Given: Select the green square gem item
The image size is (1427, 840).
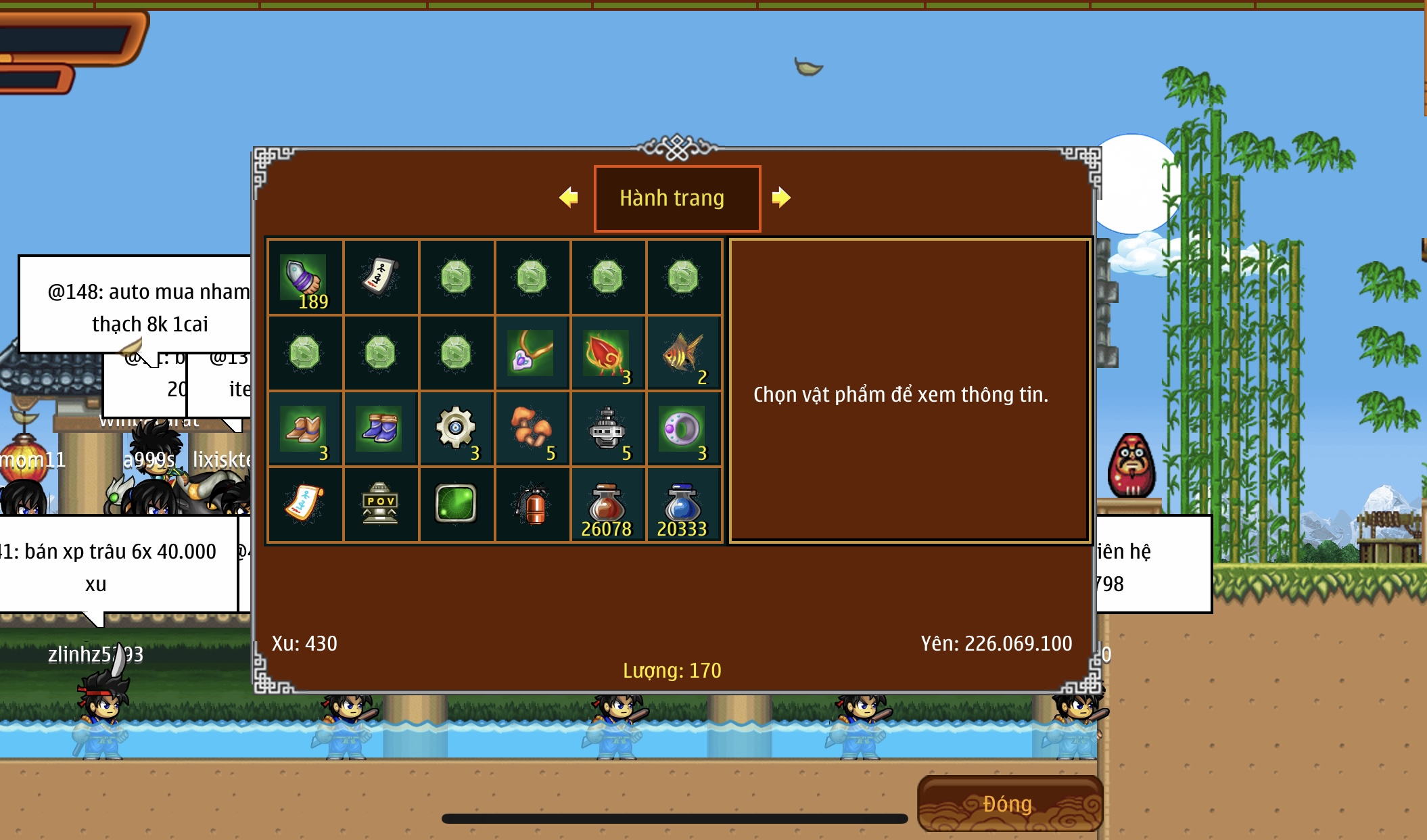Looking at the screenshot, I should tap(456, 505).
